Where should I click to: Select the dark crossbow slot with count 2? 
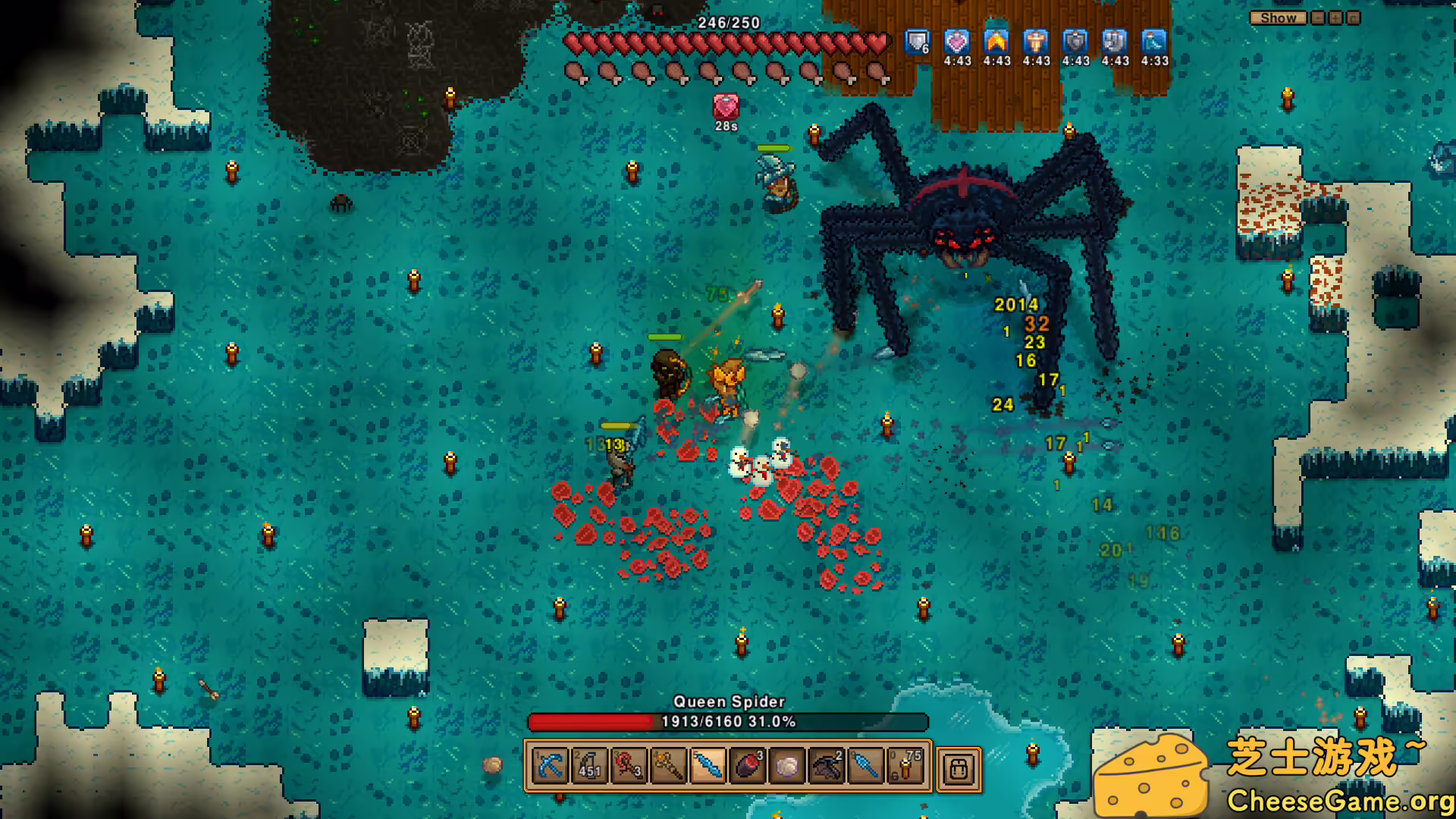point(827,767)
